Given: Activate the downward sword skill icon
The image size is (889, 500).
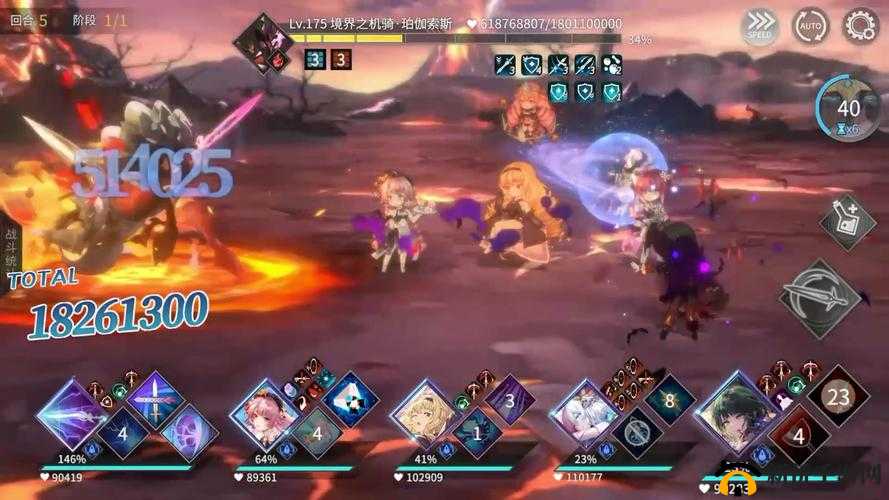Looking at the screenshot, I should pyautogui.click(x=156, y=398).
